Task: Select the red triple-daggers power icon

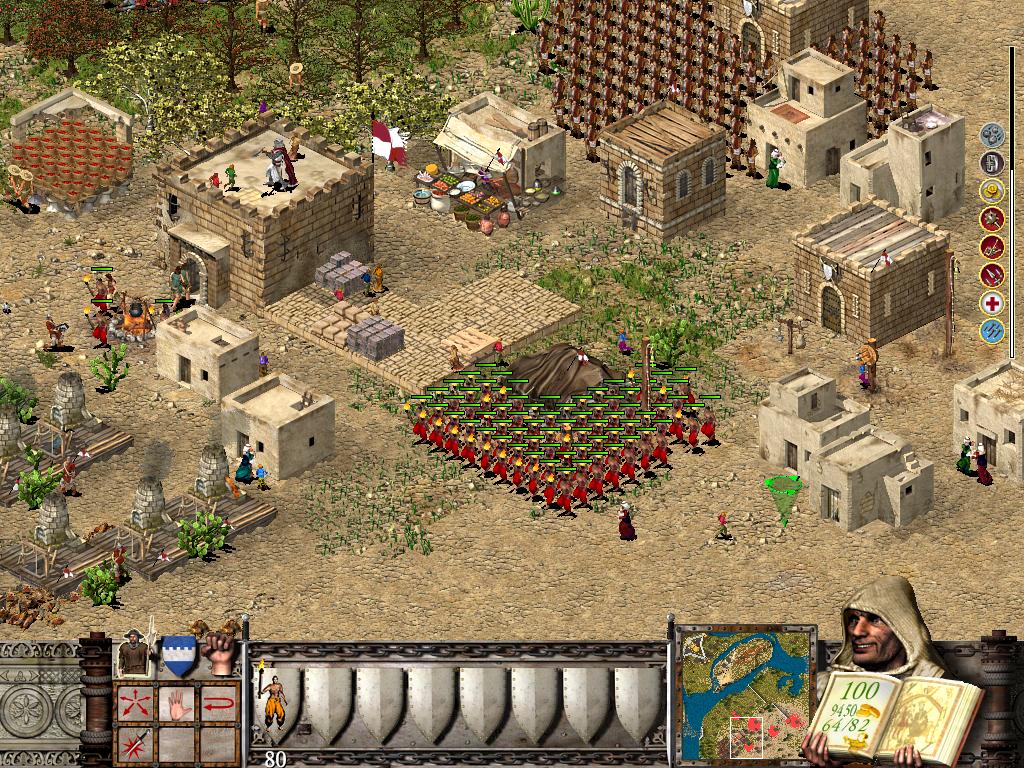Action: 991,275
